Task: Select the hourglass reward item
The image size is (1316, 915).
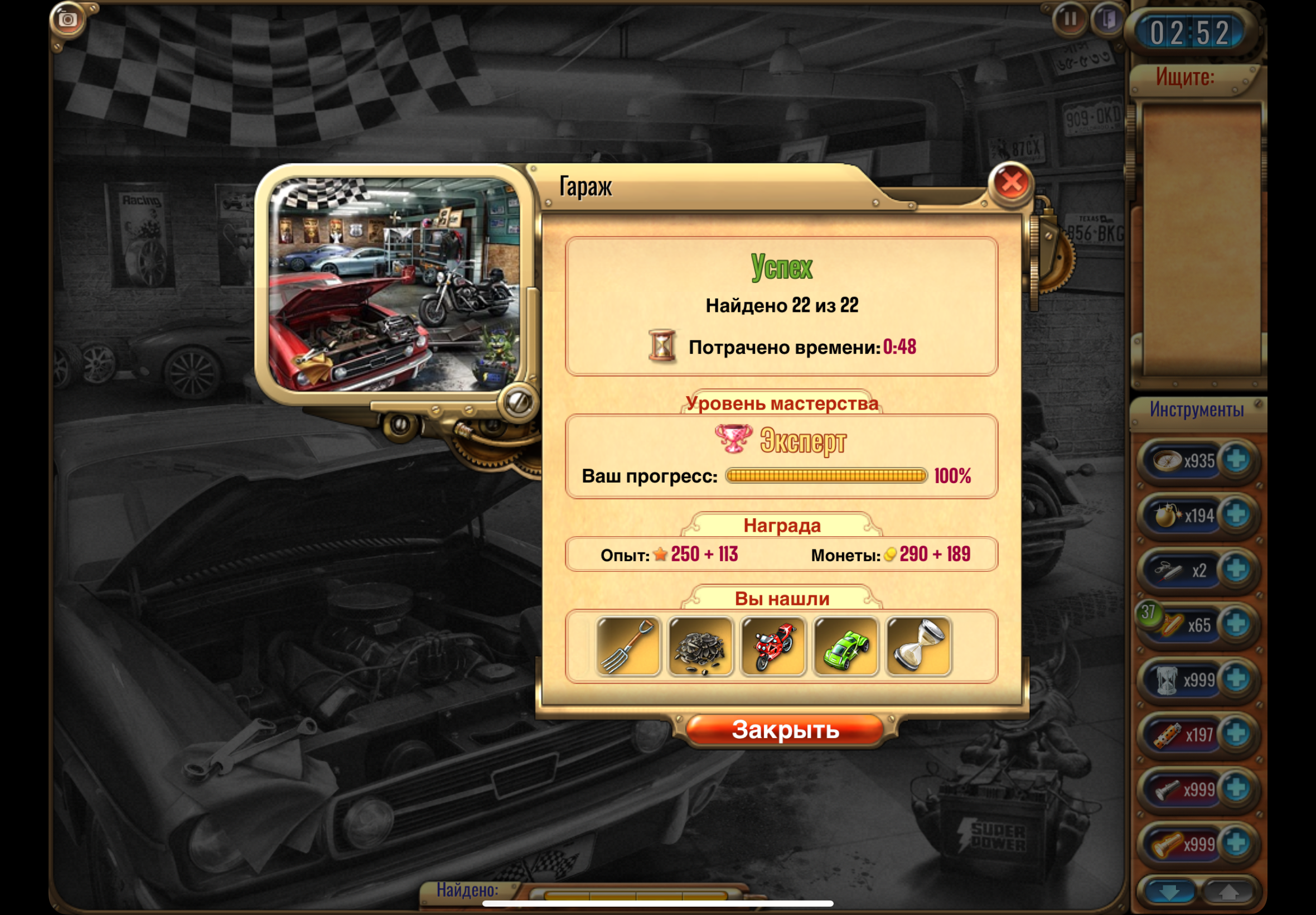Action: point(918,646)
